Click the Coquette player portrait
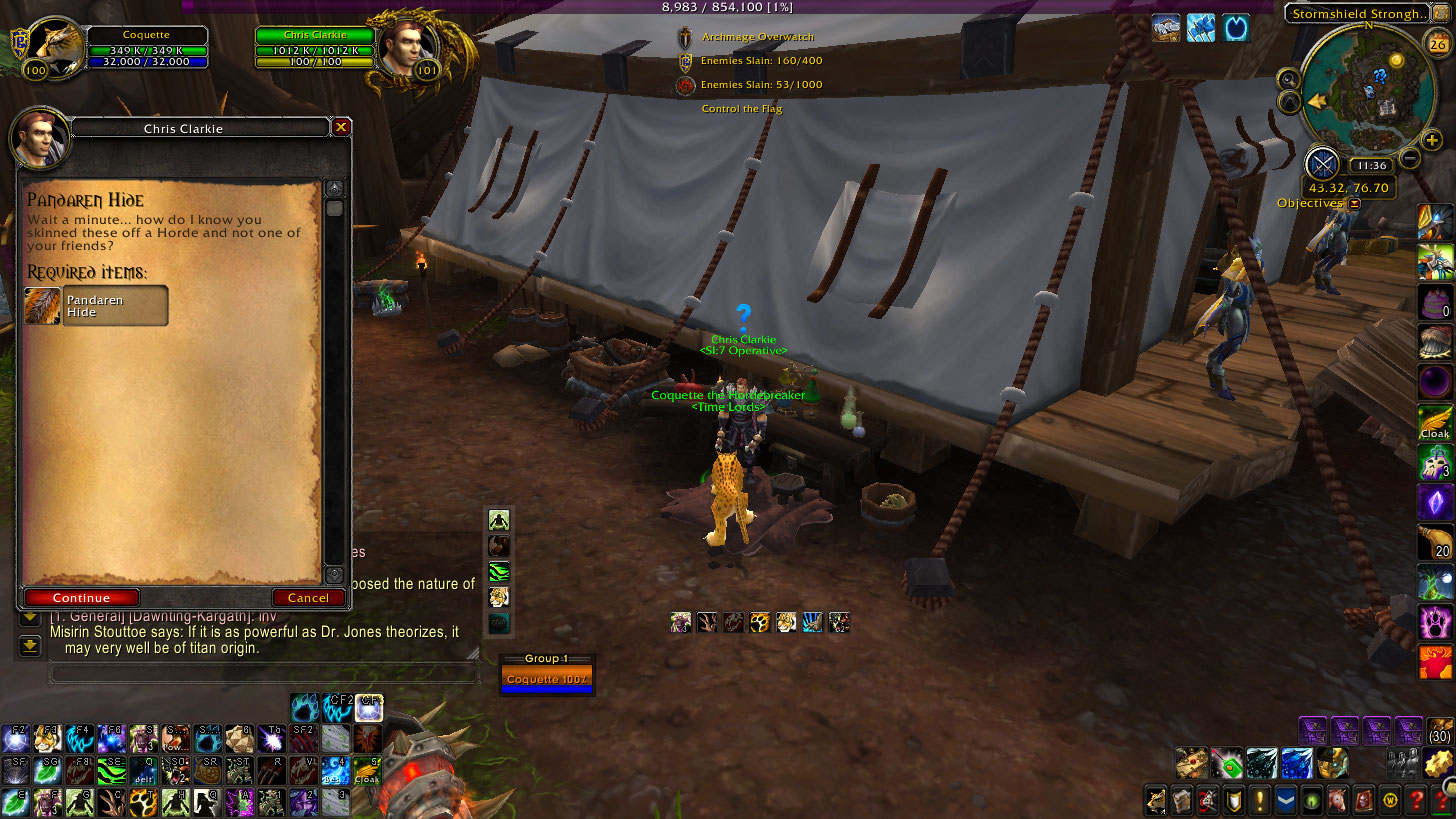The width and height of the screenshot is (1456, 819). [x=53, y=46]
